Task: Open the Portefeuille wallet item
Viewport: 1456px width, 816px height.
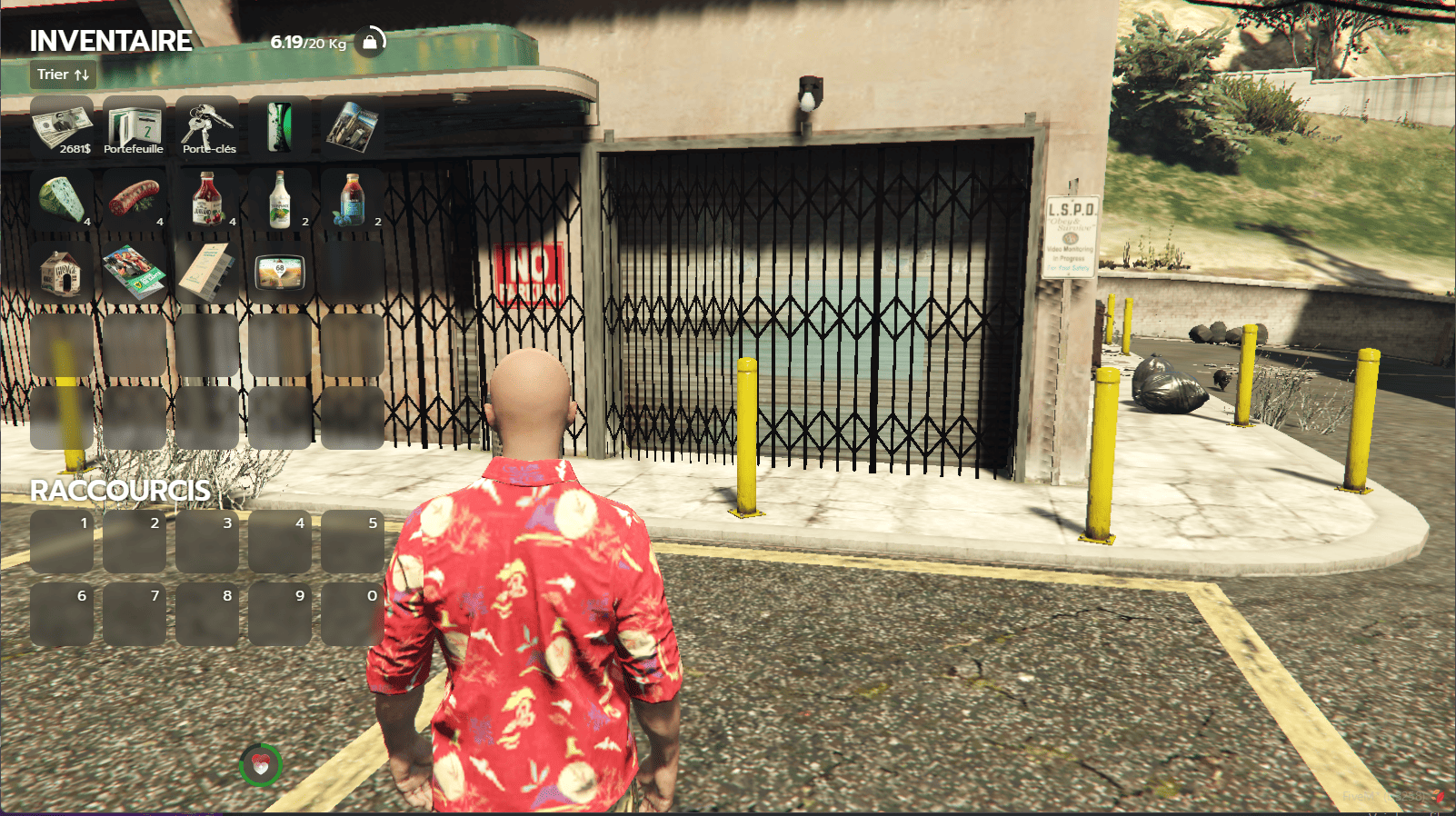Action: (135, 127)
